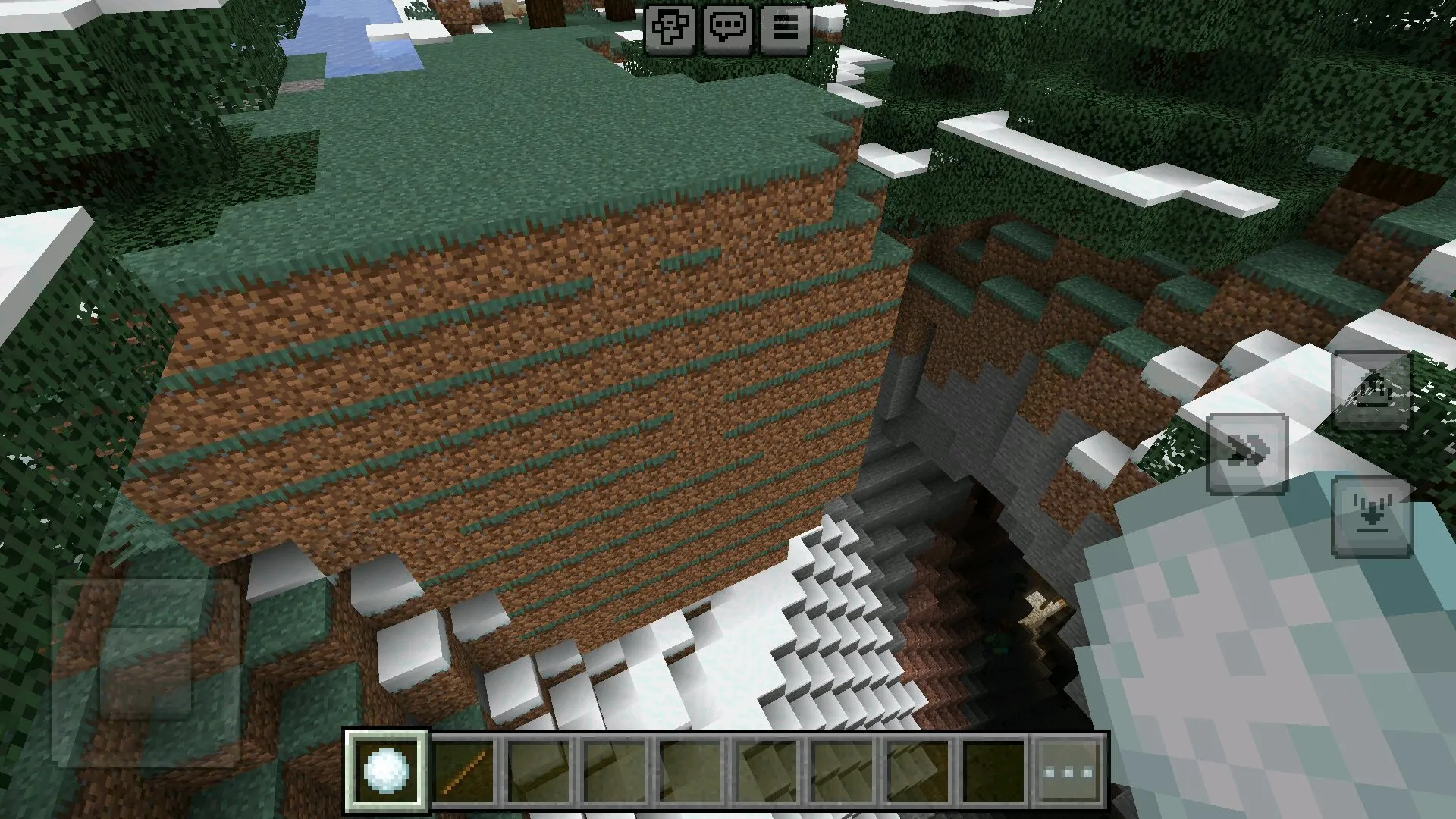Tap the fly-up arrow button
The height and width of the screenshot is (819, 1456).
click(x=1371, y=391)
